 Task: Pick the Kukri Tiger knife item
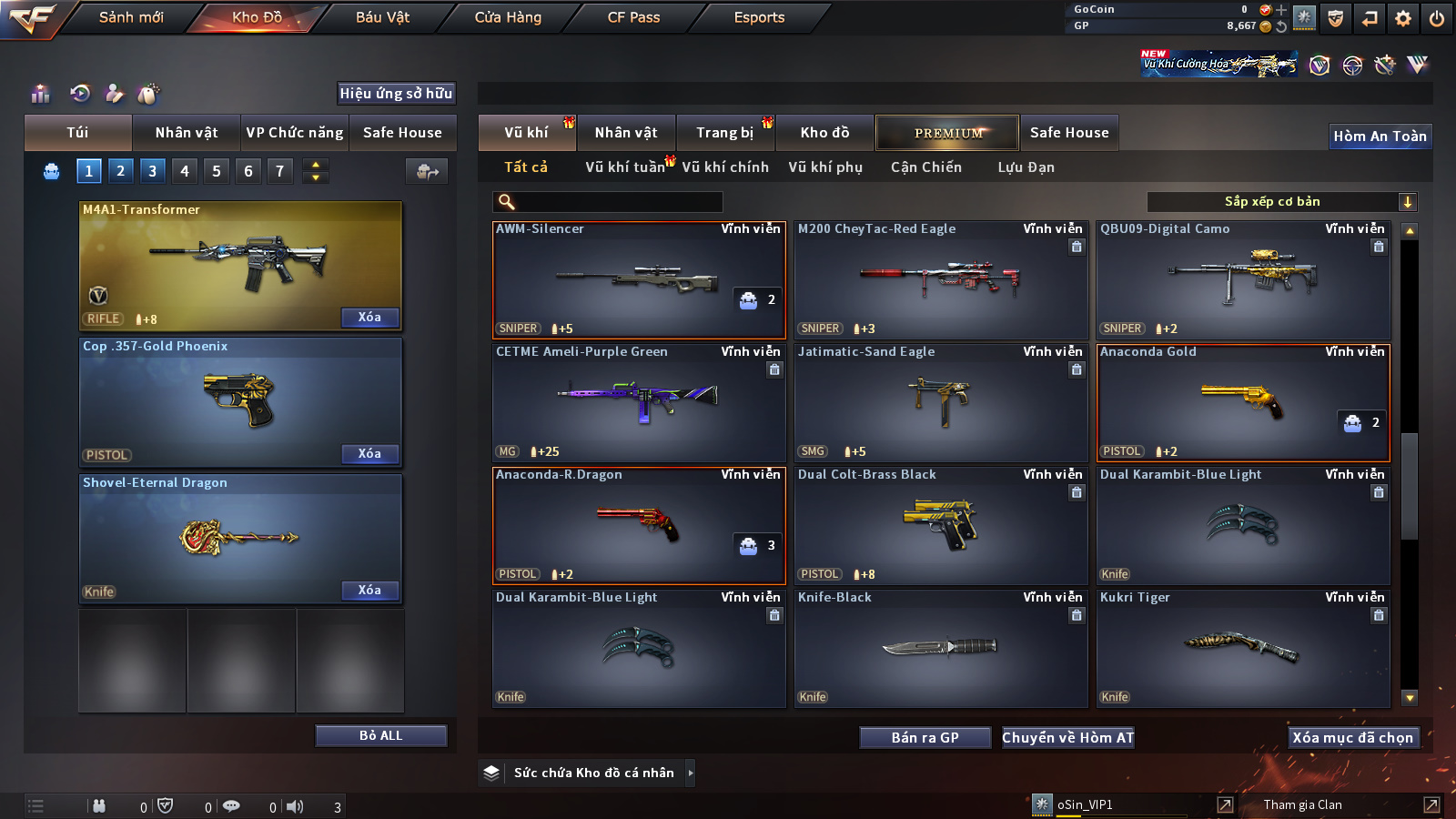(x=1242, y=648)
